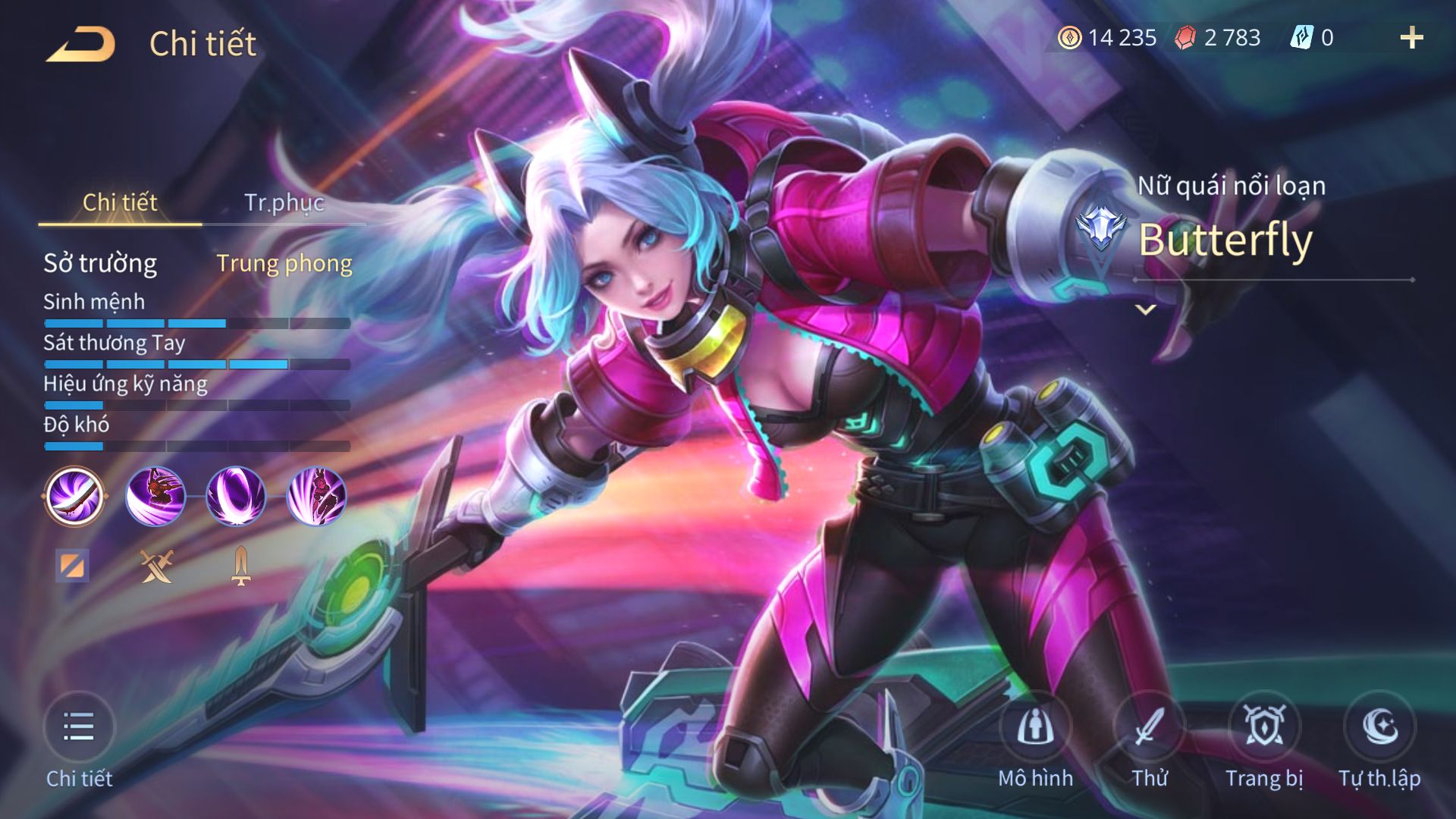
Task: Select the Chi tiết tab above the stats
Action: click(120, 202)
